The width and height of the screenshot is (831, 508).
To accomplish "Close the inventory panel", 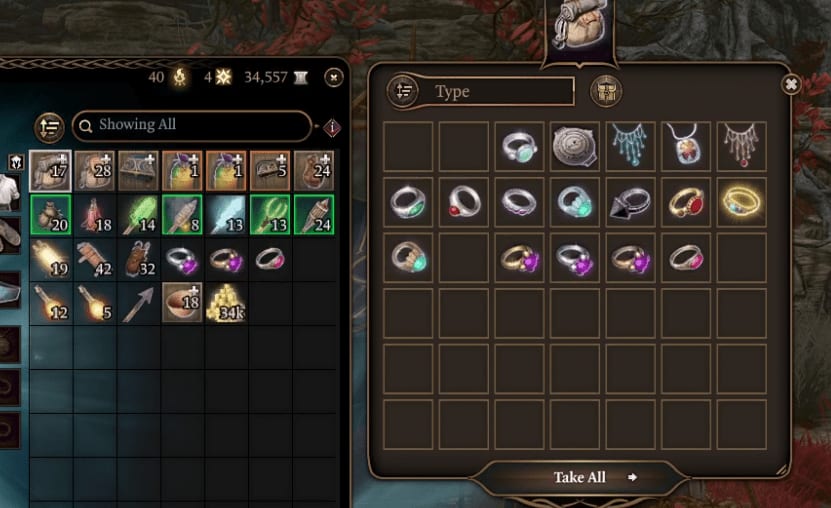I will pos(333,77).
